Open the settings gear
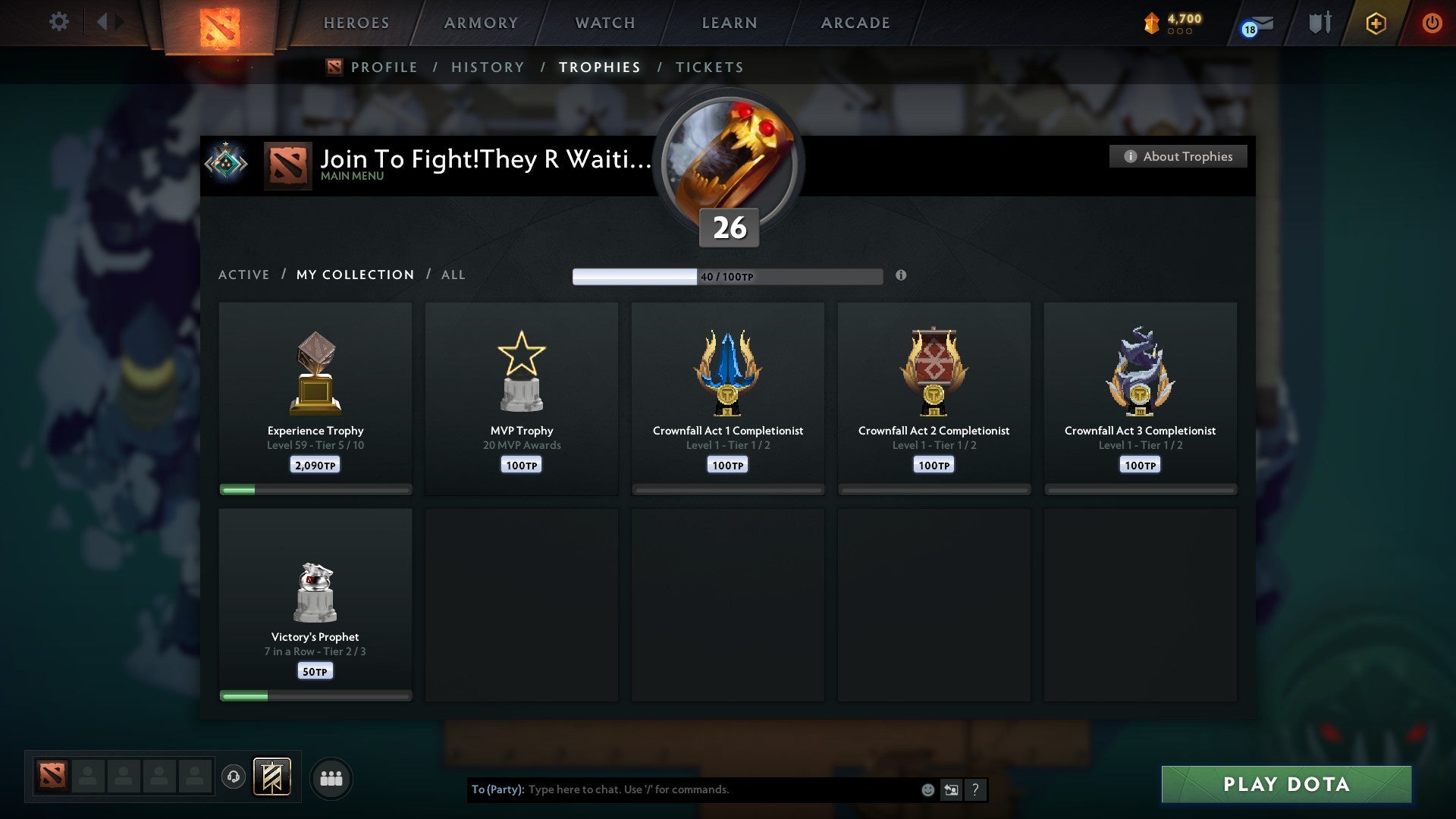Screen dimensions: 1456x819 click(59, 21)
